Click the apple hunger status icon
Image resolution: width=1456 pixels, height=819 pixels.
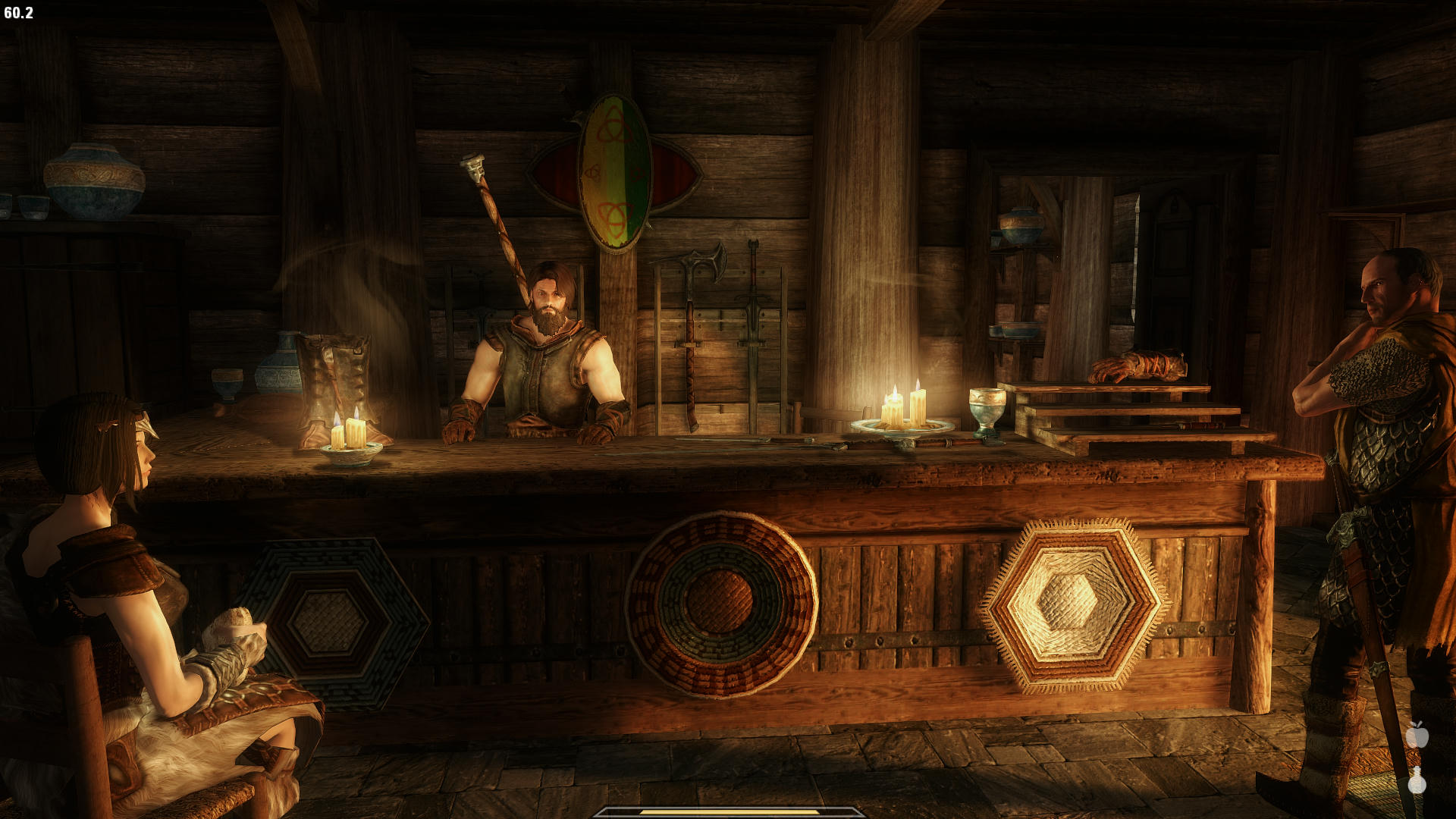1417,734
